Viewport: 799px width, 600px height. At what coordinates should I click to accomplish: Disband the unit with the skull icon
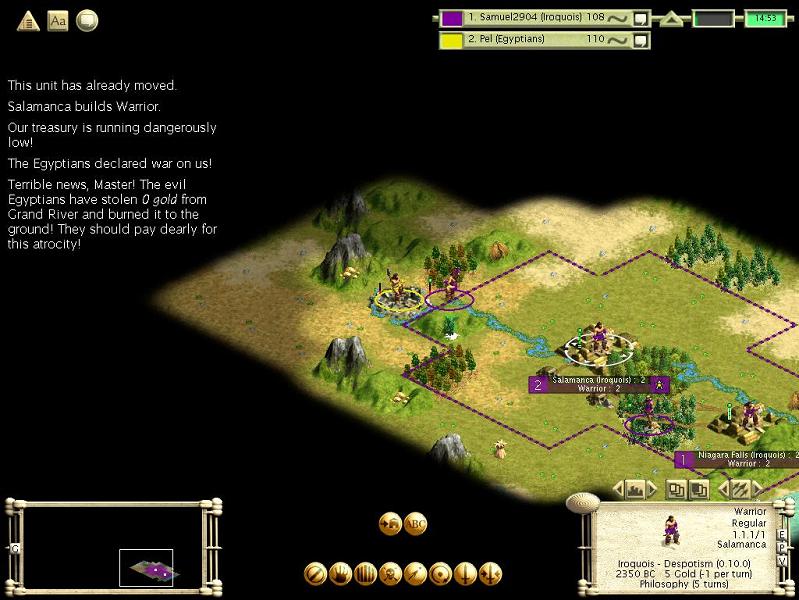(x=390, y=574)
